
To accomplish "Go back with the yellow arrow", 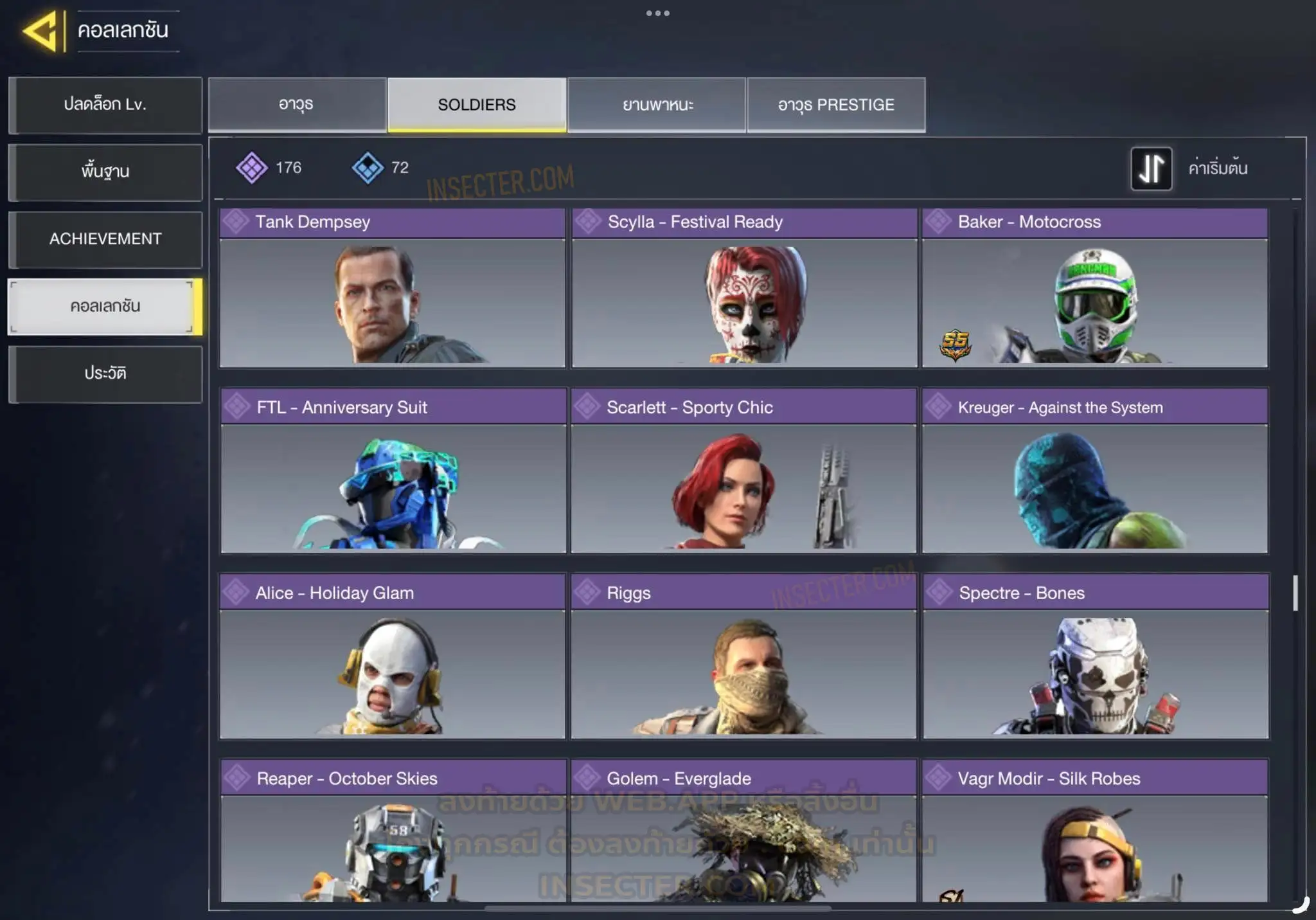I will [x=42, y=30].
